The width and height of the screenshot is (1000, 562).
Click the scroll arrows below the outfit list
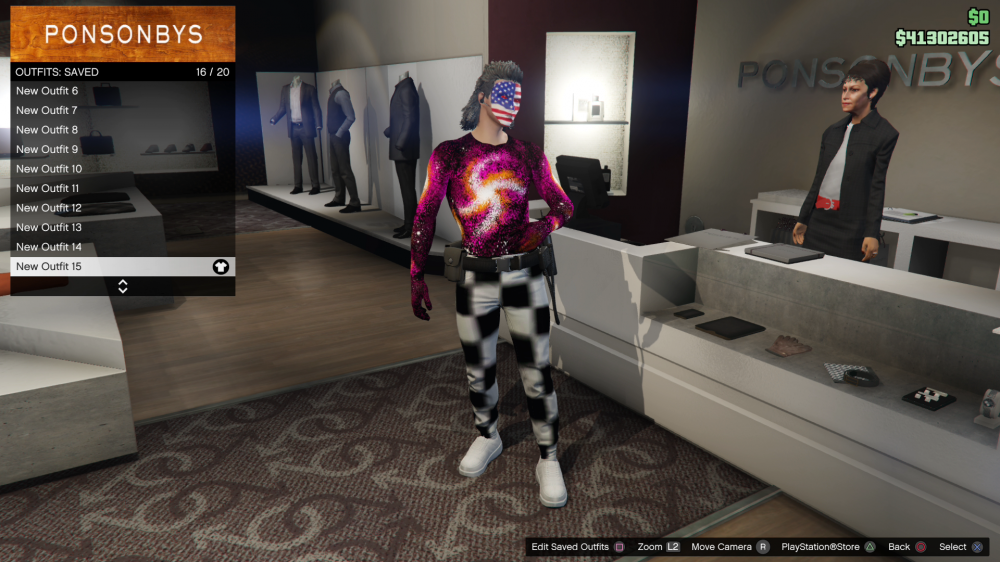123,286
